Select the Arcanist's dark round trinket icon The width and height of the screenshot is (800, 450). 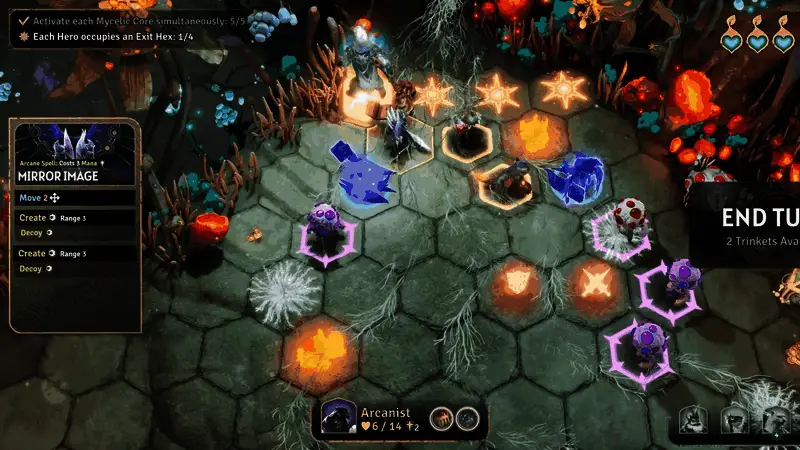[464, 419]
